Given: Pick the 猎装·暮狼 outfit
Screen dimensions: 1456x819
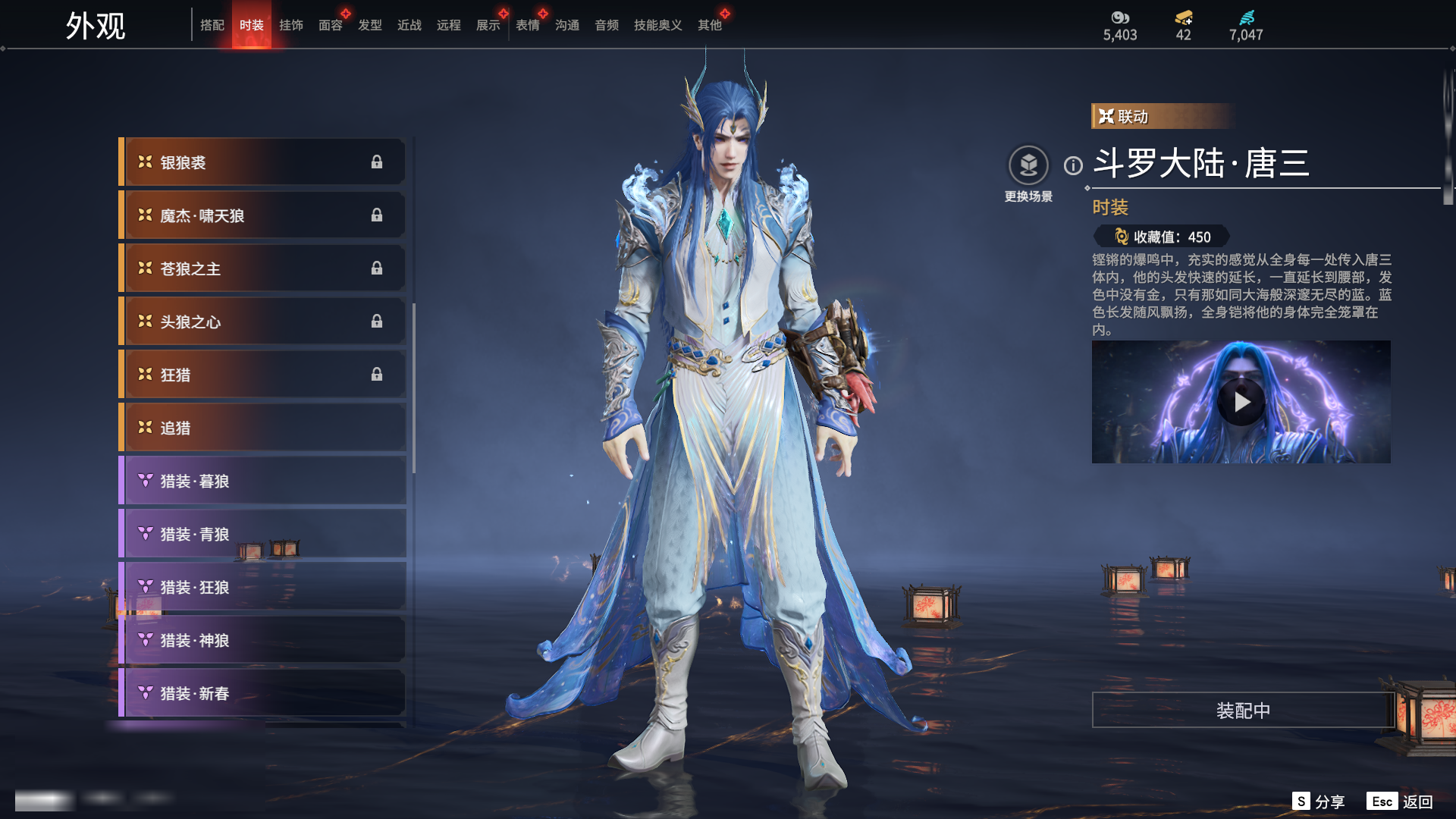Looking at the screenshot, I should click(262, 481).
